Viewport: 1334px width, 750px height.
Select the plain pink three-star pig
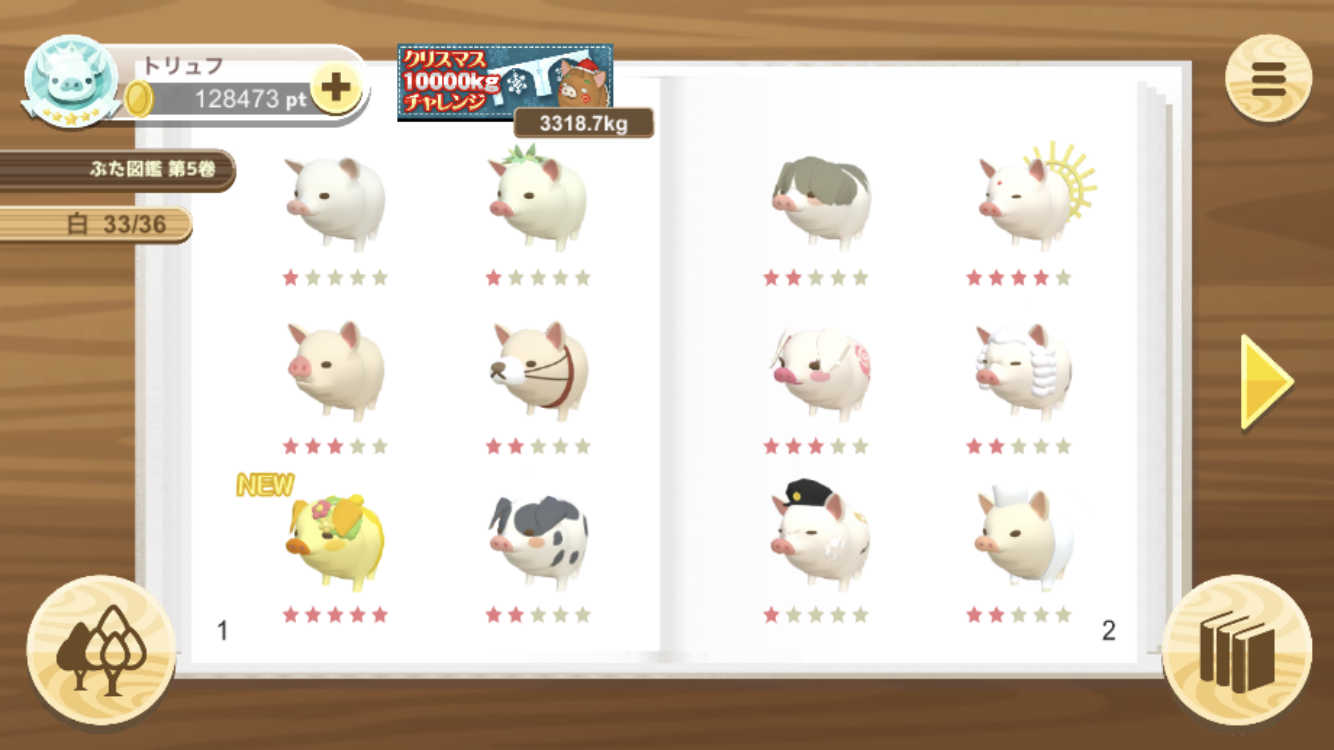(335, 370)
